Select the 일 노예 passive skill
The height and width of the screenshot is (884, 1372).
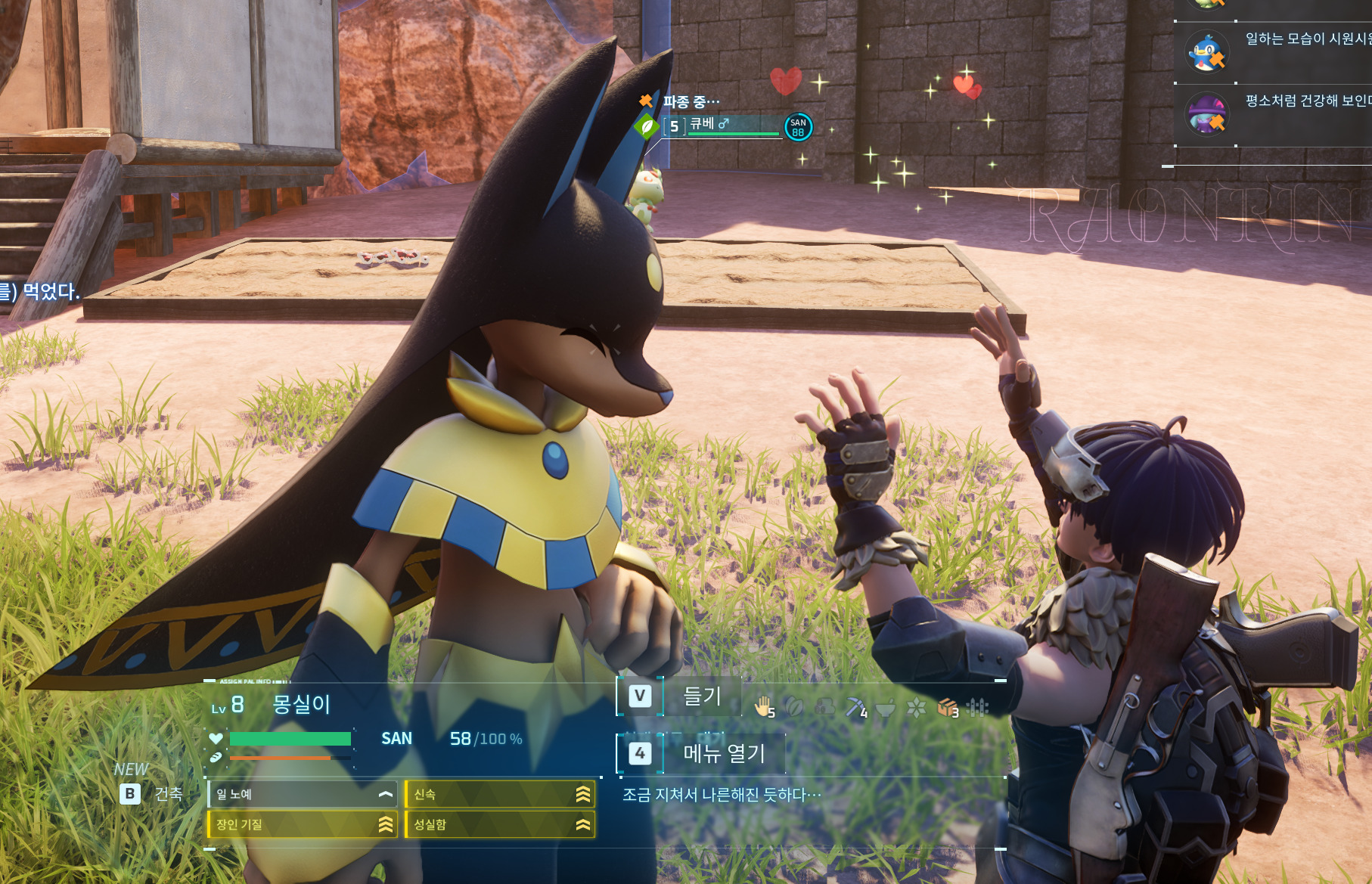[303, 794]
